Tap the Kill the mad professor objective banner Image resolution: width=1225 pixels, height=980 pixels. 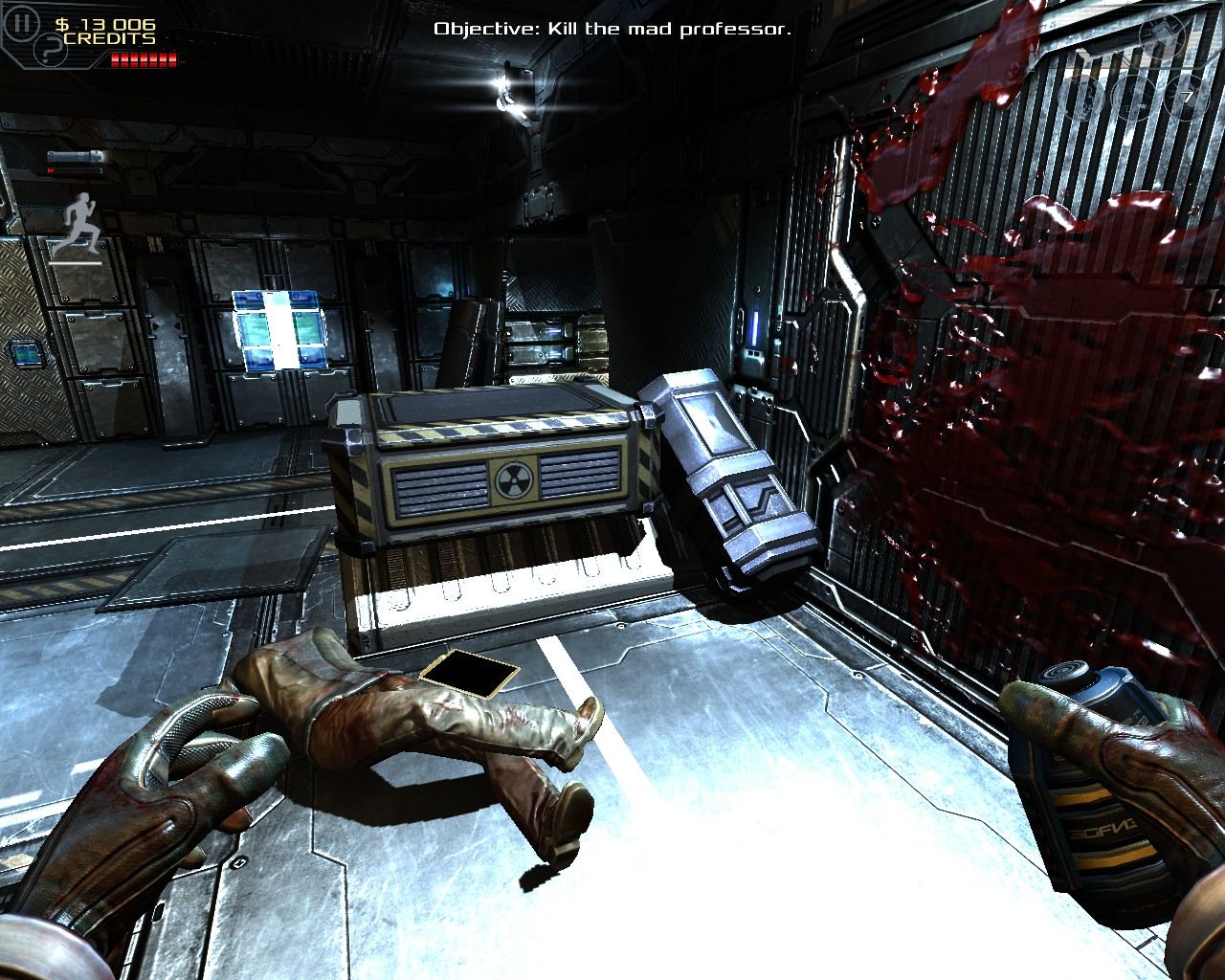612,29
